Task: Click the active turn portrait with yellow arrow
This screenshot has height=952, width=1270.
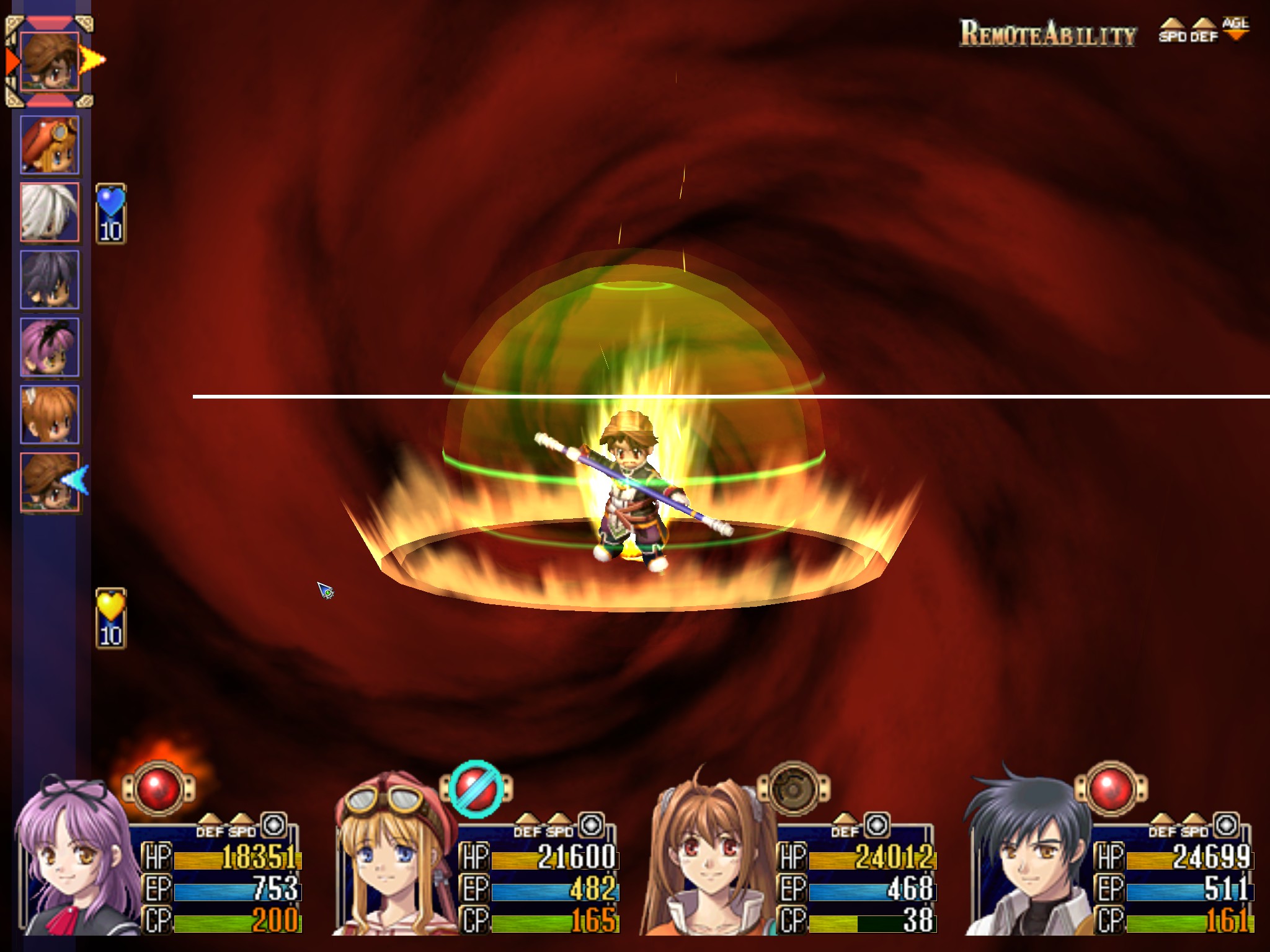Action: [x=50, y=62]
